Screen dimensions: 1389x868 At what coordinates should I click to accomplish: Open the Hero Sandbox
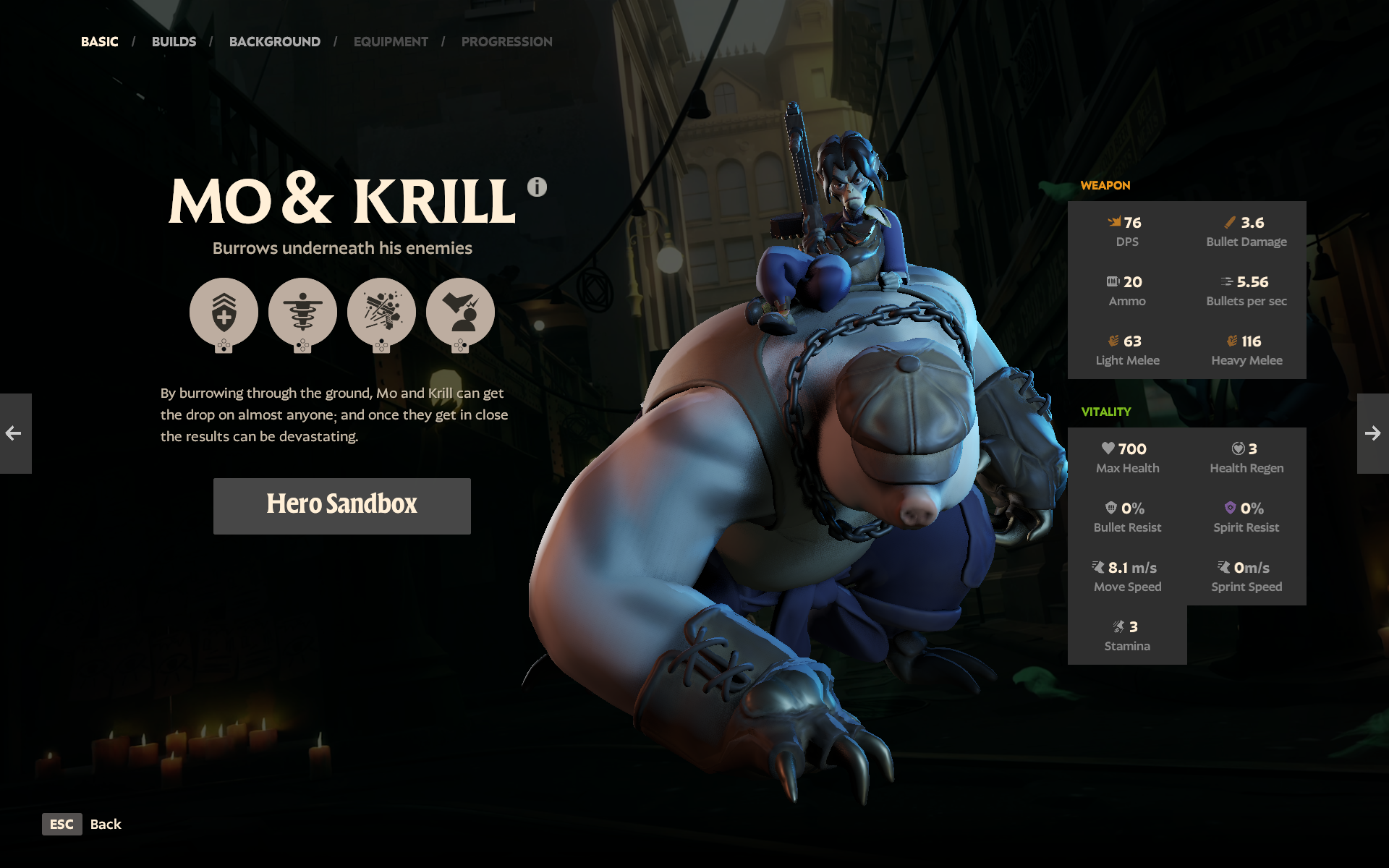pyautogui.click(x=341, y=506)
